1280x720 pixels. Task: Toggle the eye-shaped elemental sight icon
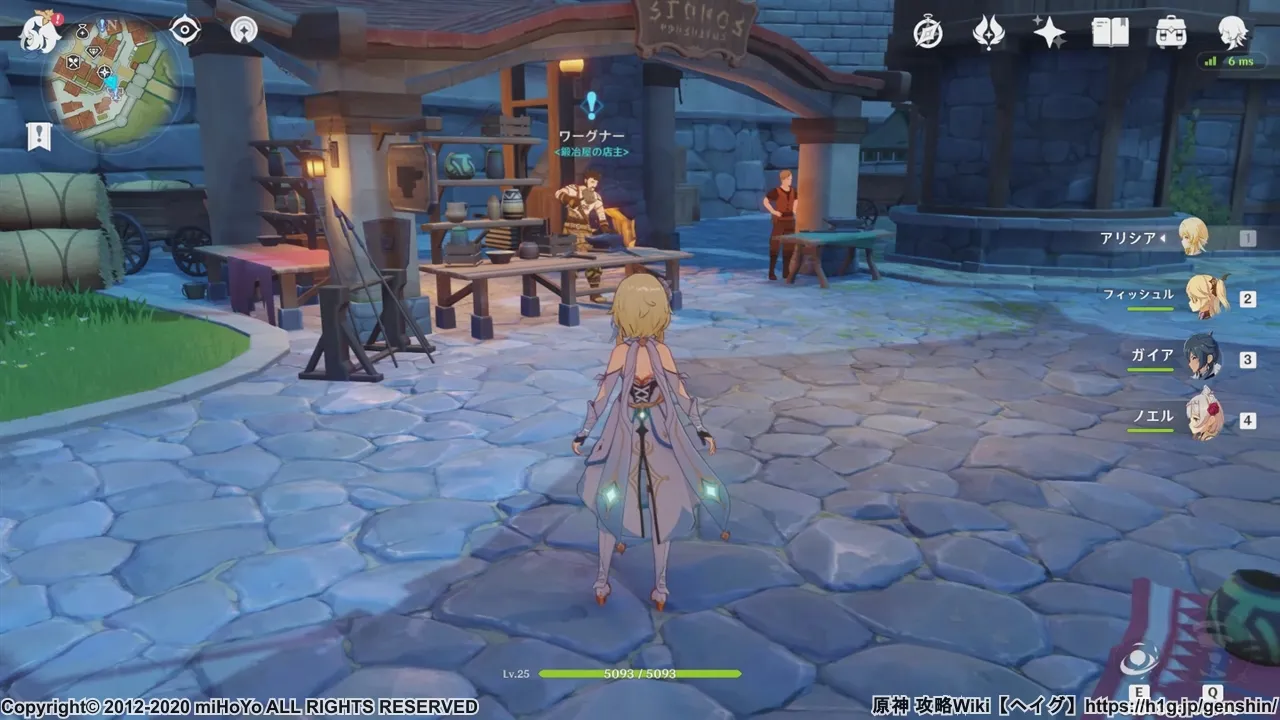point(185,30)
